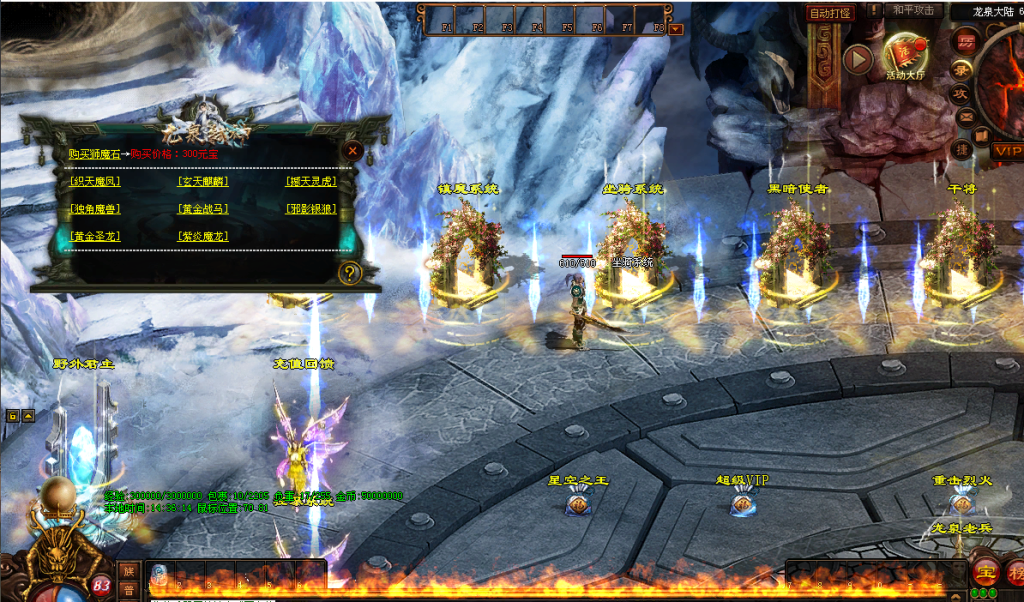Click the 族 button beside the hotbar
This screenshot has height=602, width=1024.
pos(128,570)
